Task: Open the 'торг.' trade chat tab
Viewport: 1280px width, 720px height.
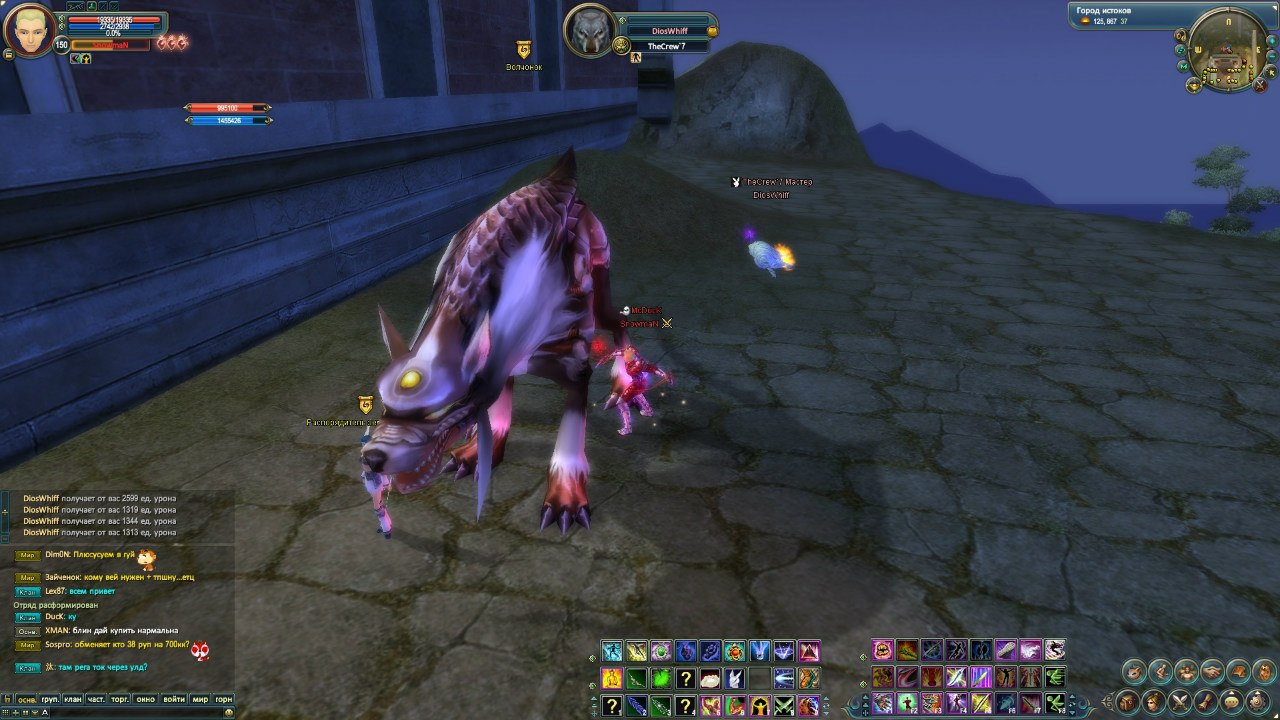Action: [121, 699]
